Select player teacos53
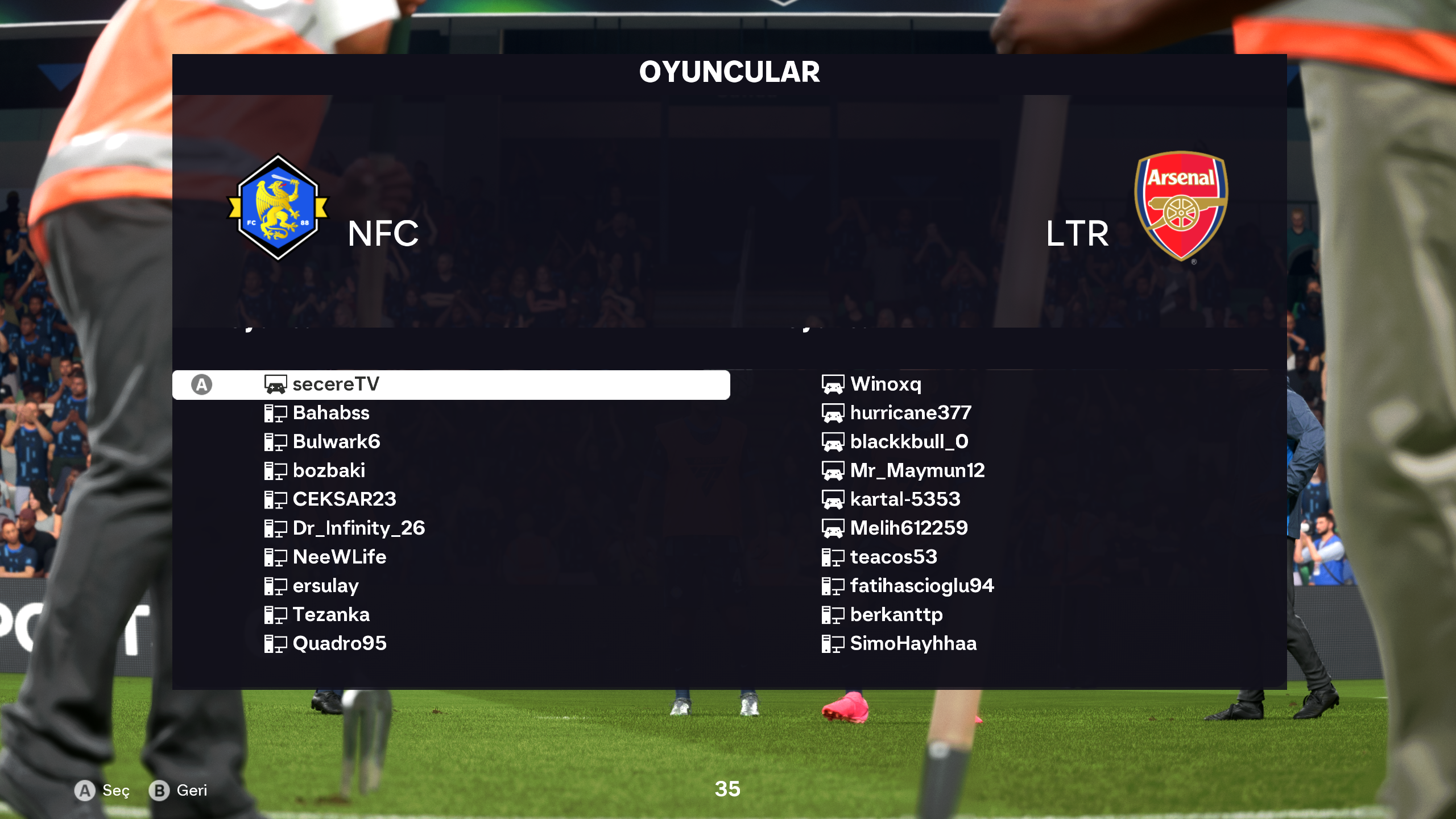This screenshot has height=819, width=1456. click(894, 557)
